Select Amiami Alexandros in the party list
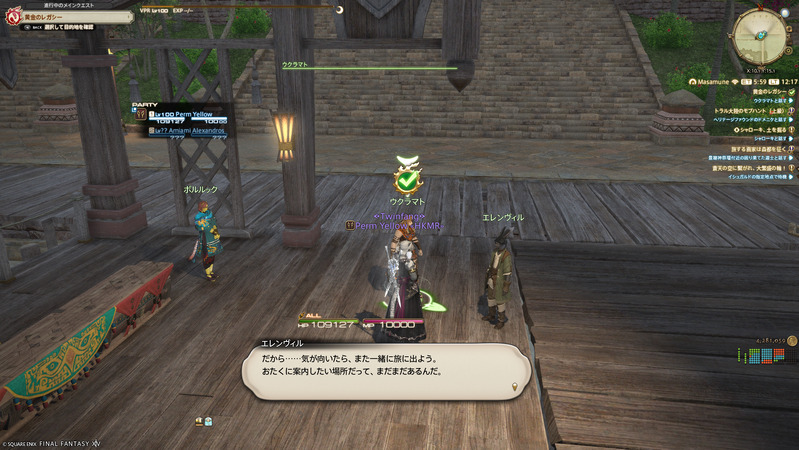Image resolution: width=799 pixels, height=450 pixels. click(x=189, y=131)
